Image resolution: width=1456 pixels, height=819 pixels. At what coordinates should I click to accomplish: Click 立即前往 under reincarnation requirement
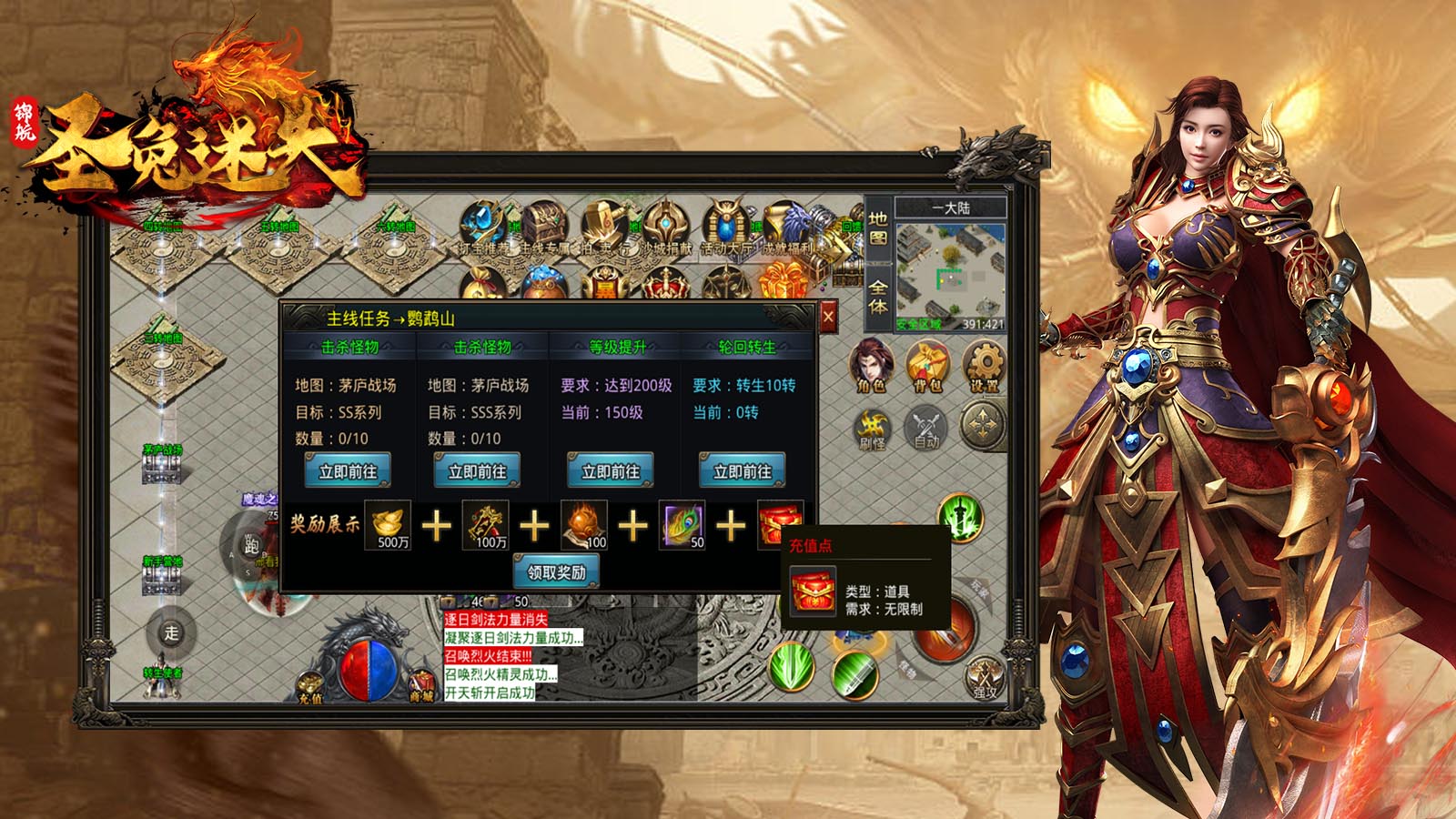point(743,471)
